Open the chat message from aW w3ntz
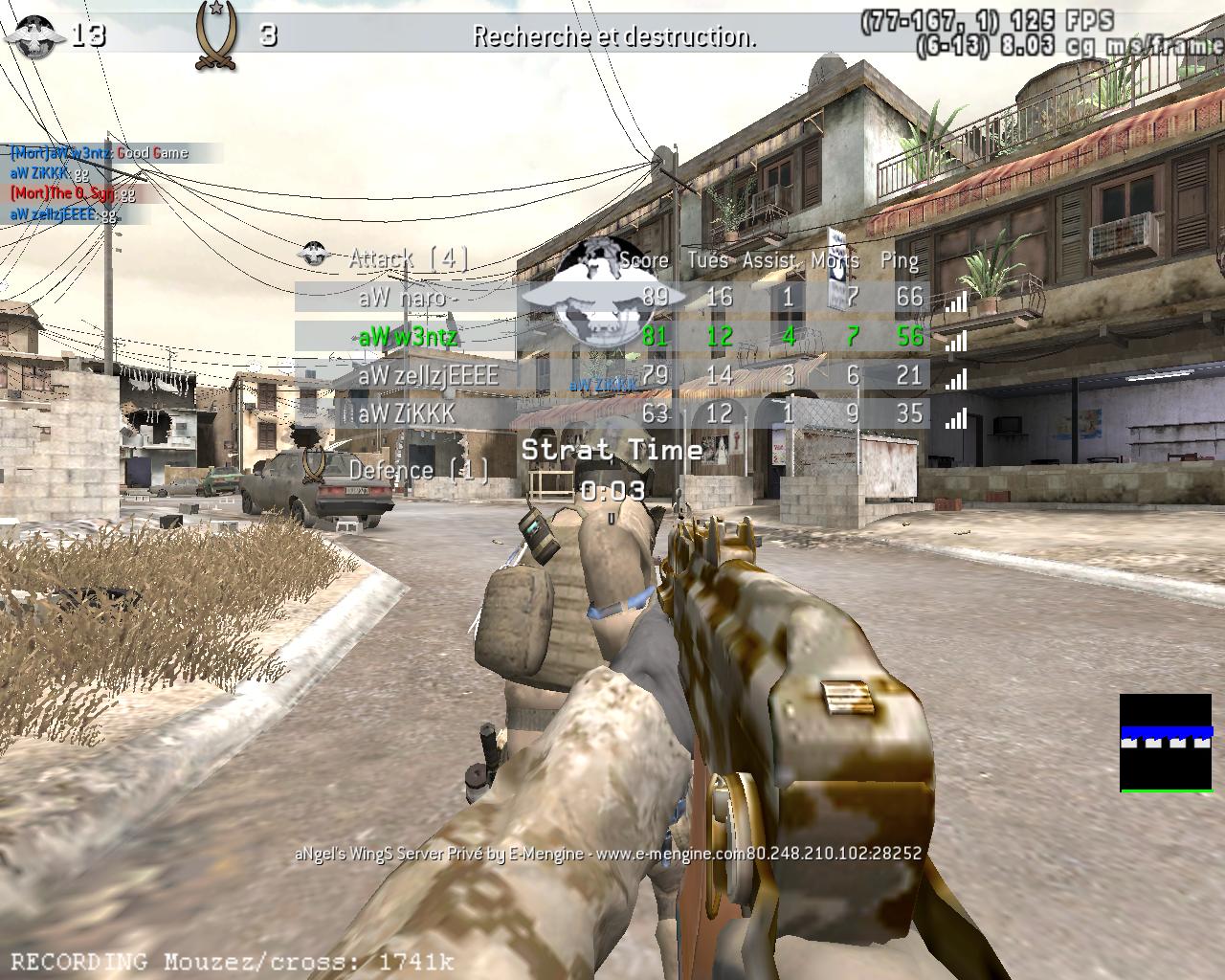The width and height of the screenshot is (1225, 980). click(x=100, y=153)
